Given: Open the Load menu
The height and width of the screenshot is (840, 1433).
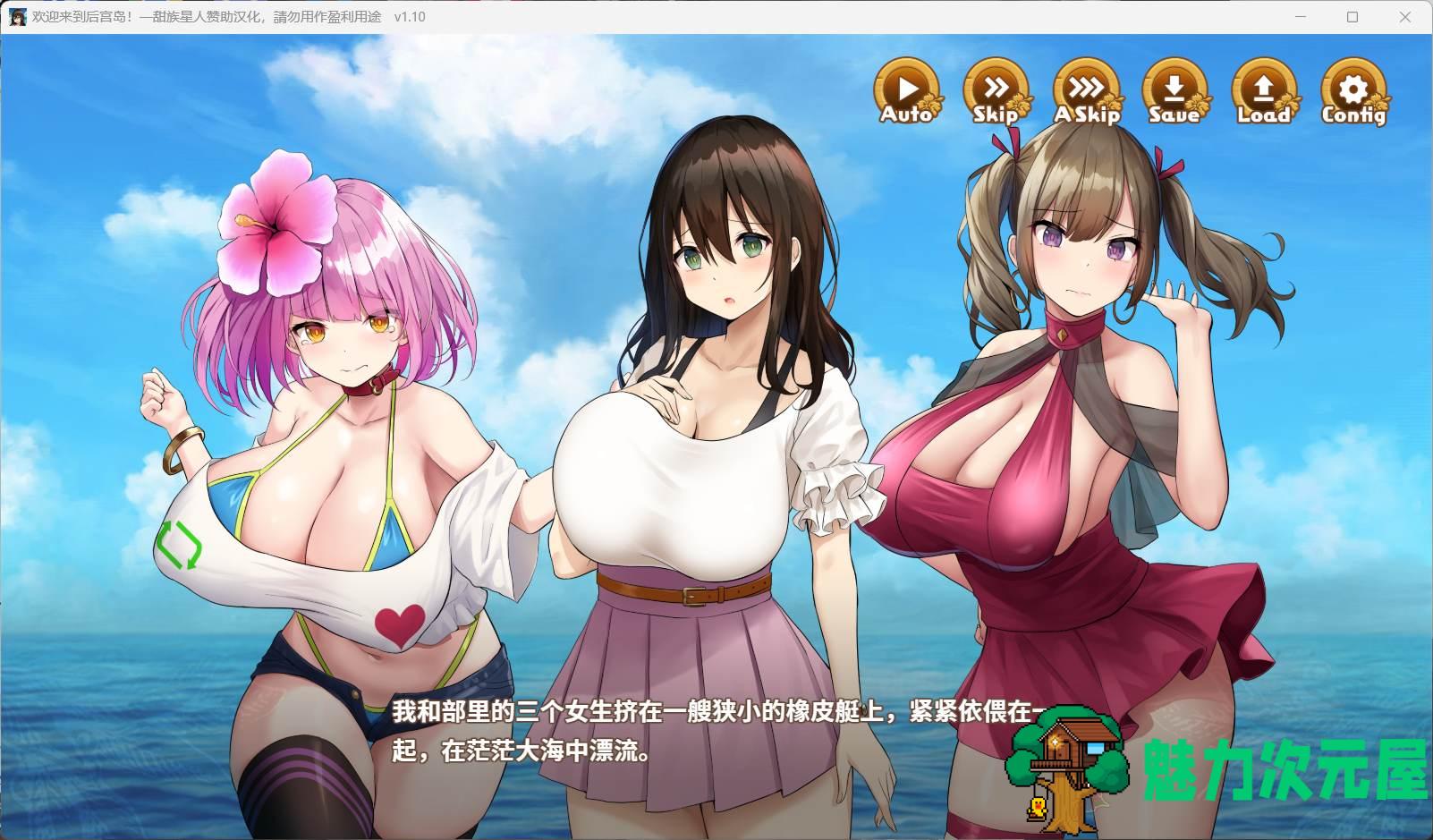Looking at the screenshot, I should point(1263,91).
